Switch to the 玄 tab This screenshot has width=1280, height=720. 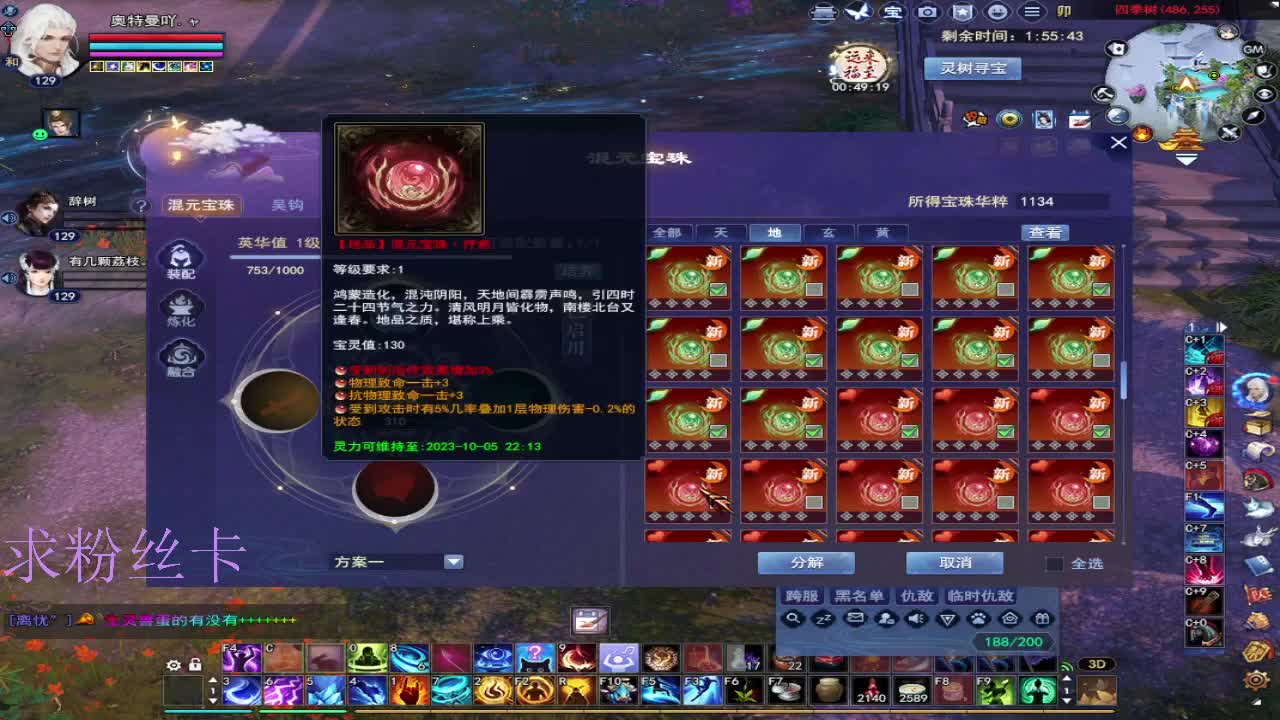tap(829, 231)
